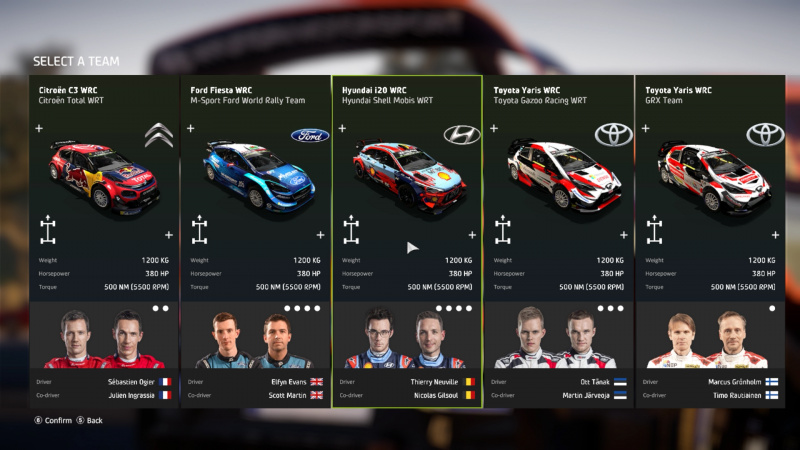
Task: Click the Sébastien Oger driver portraits
Action: click(x=103, y=340)
